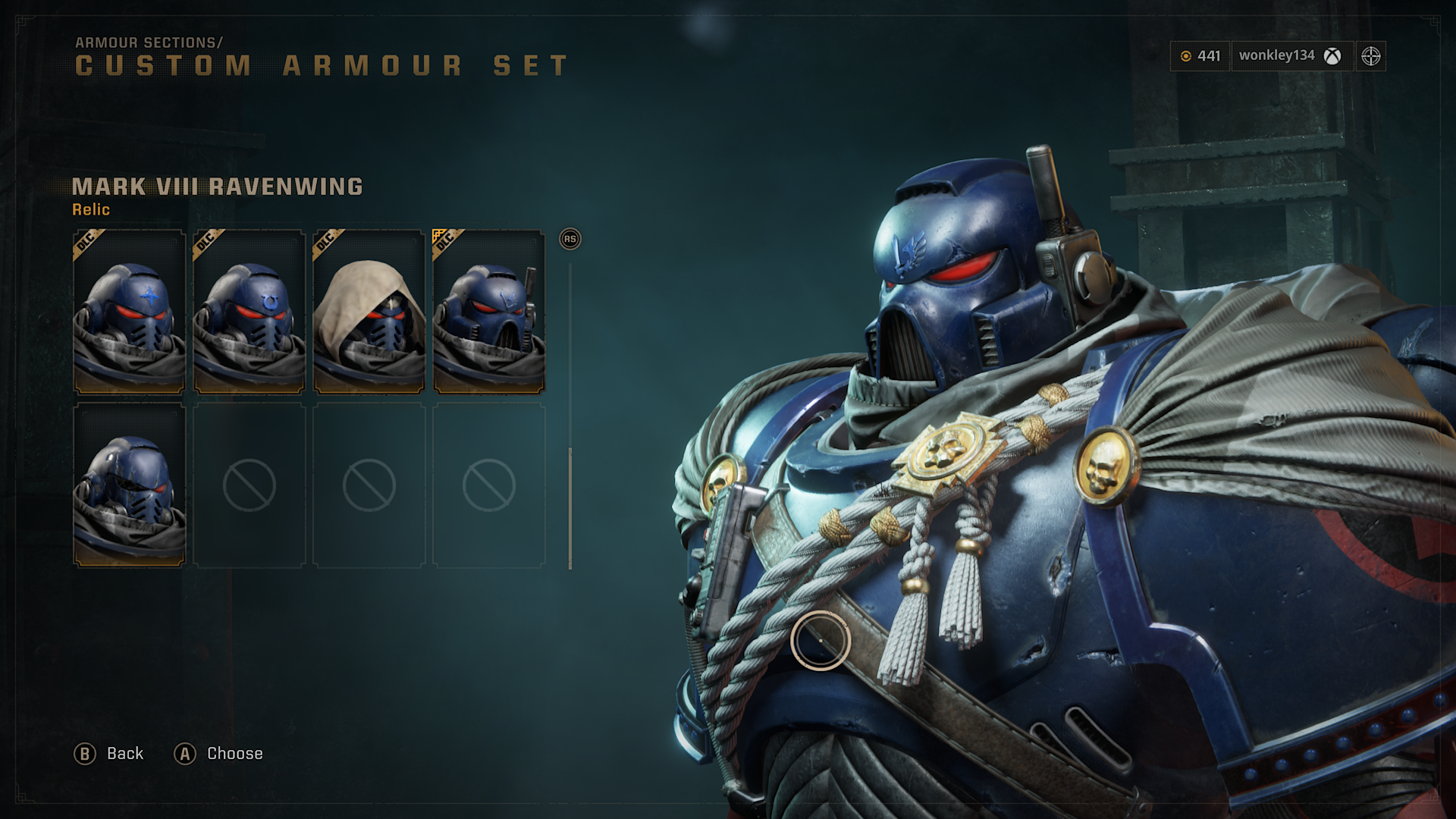Select the helmet with blue star emblem
This screenshot has width=1456, height=819.
click(129, 312)
